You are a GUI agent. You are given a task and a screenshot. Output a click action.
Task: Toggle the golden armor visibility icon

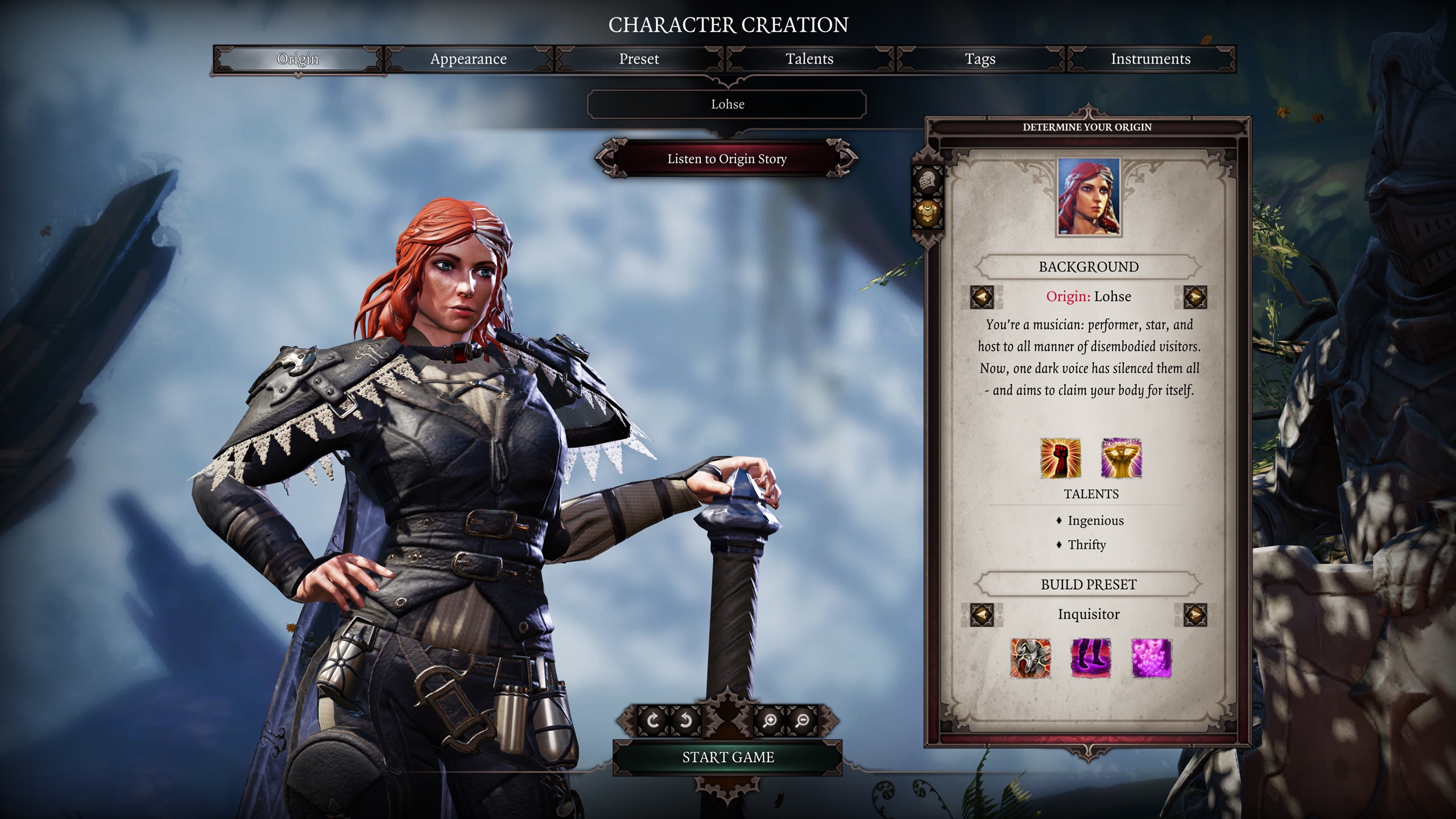tap(928, 213)
